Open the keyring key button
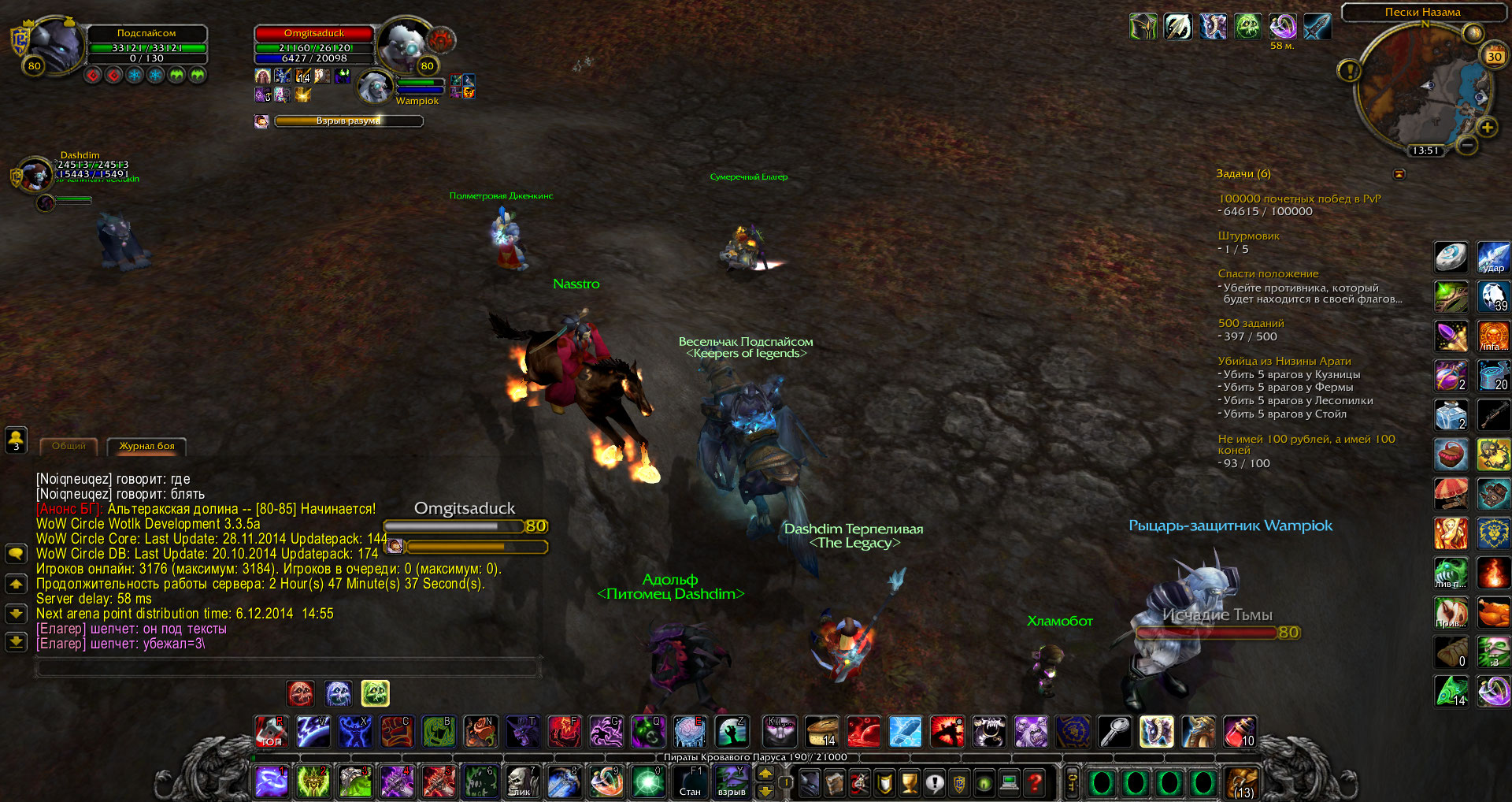This screenshot has width=1512, height=802. point(1072,782)
